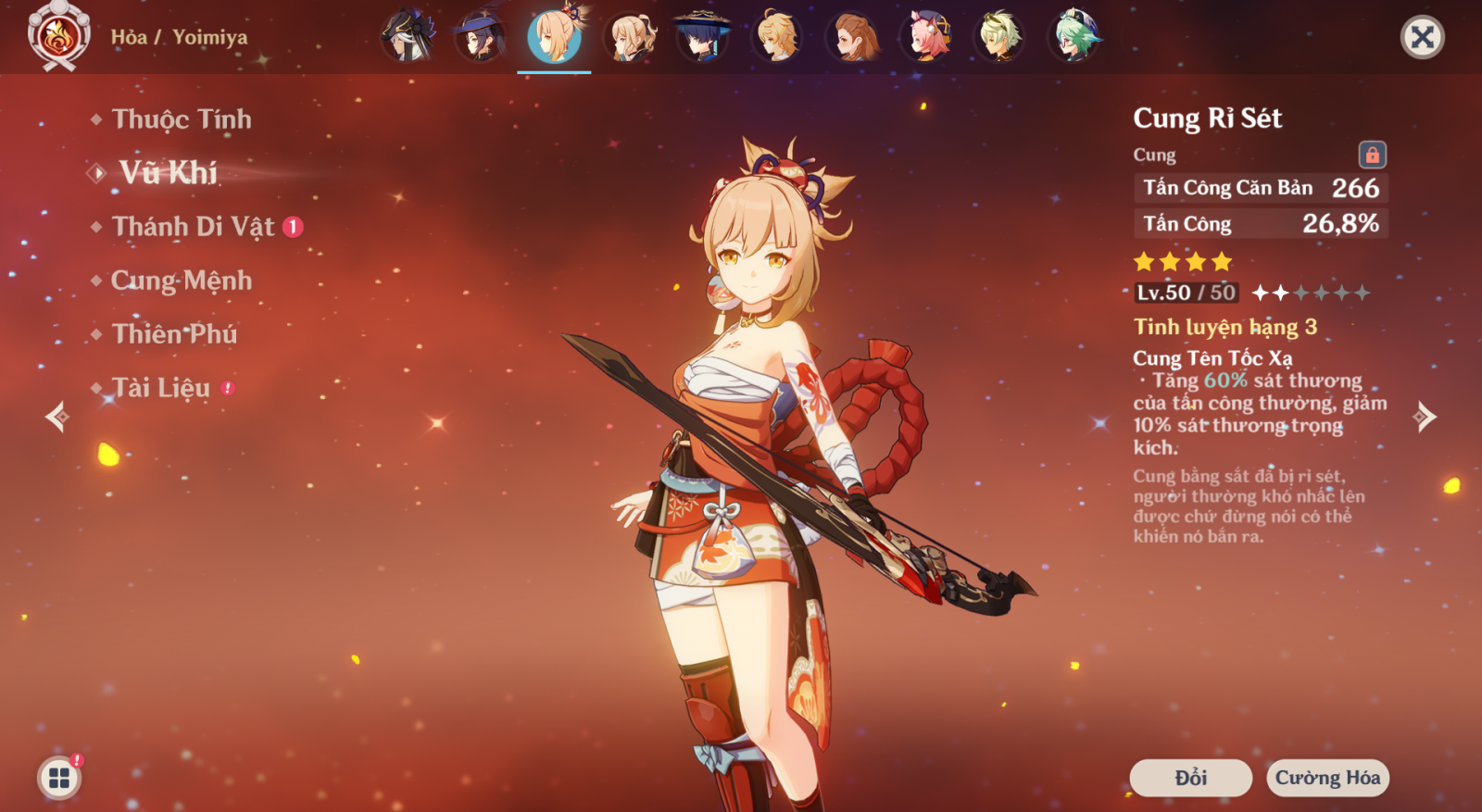
Task: Go to the Cung Mệnh constellation menu
Action: tap(181, 281)
